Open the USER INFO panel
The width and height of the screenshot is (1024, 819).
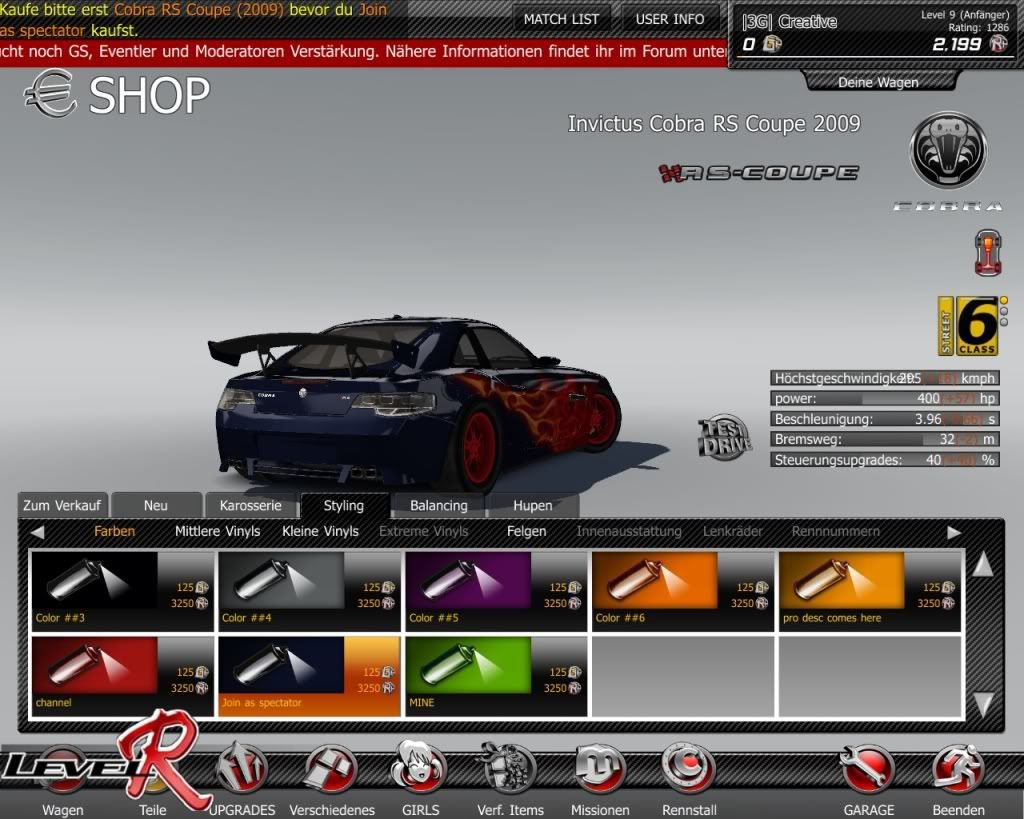pyautogui.click(x=670, y=19)
